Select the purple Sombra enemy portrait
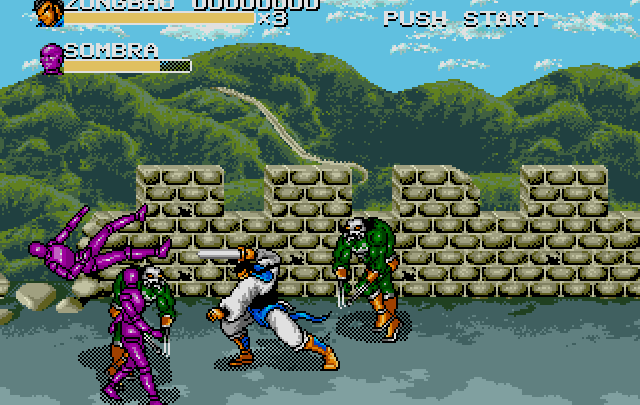 [x=50, y=59]
